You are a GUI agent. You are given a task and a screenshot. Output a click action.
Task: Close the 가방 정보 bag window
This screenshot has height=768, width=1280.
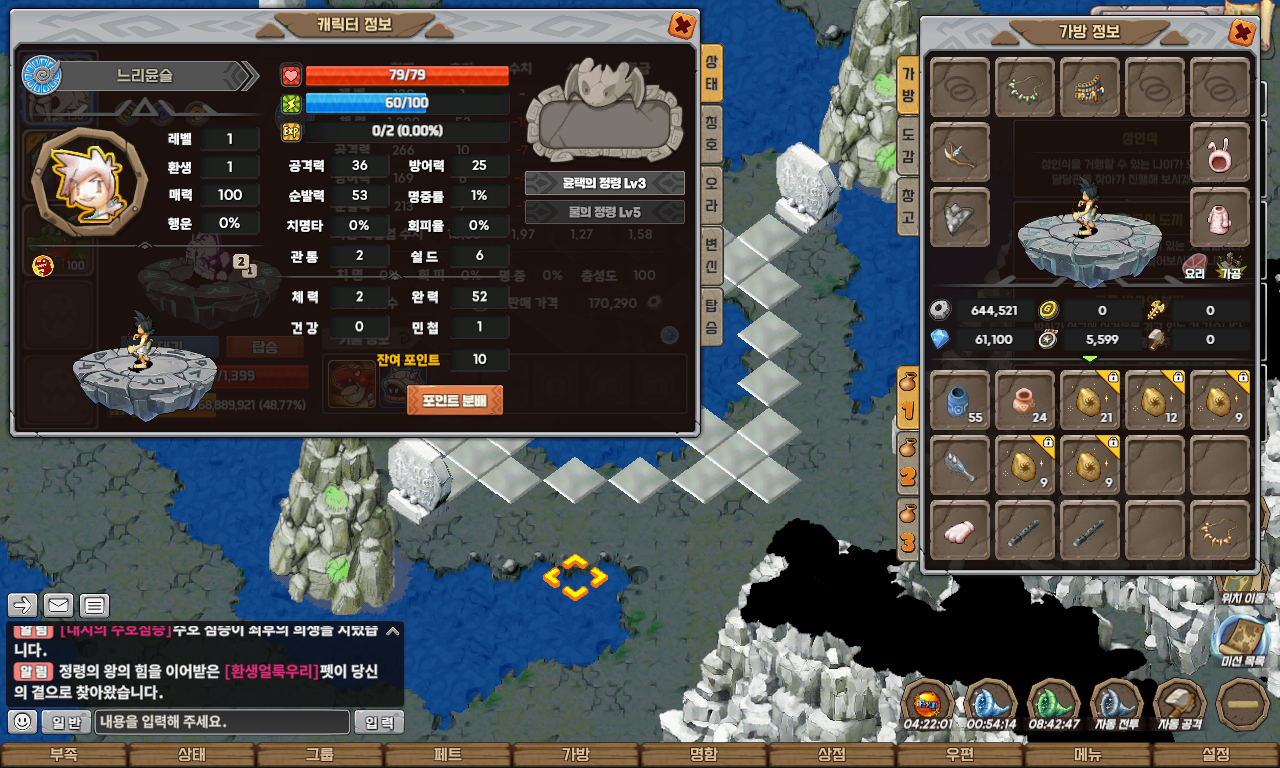coord(1241,33)
